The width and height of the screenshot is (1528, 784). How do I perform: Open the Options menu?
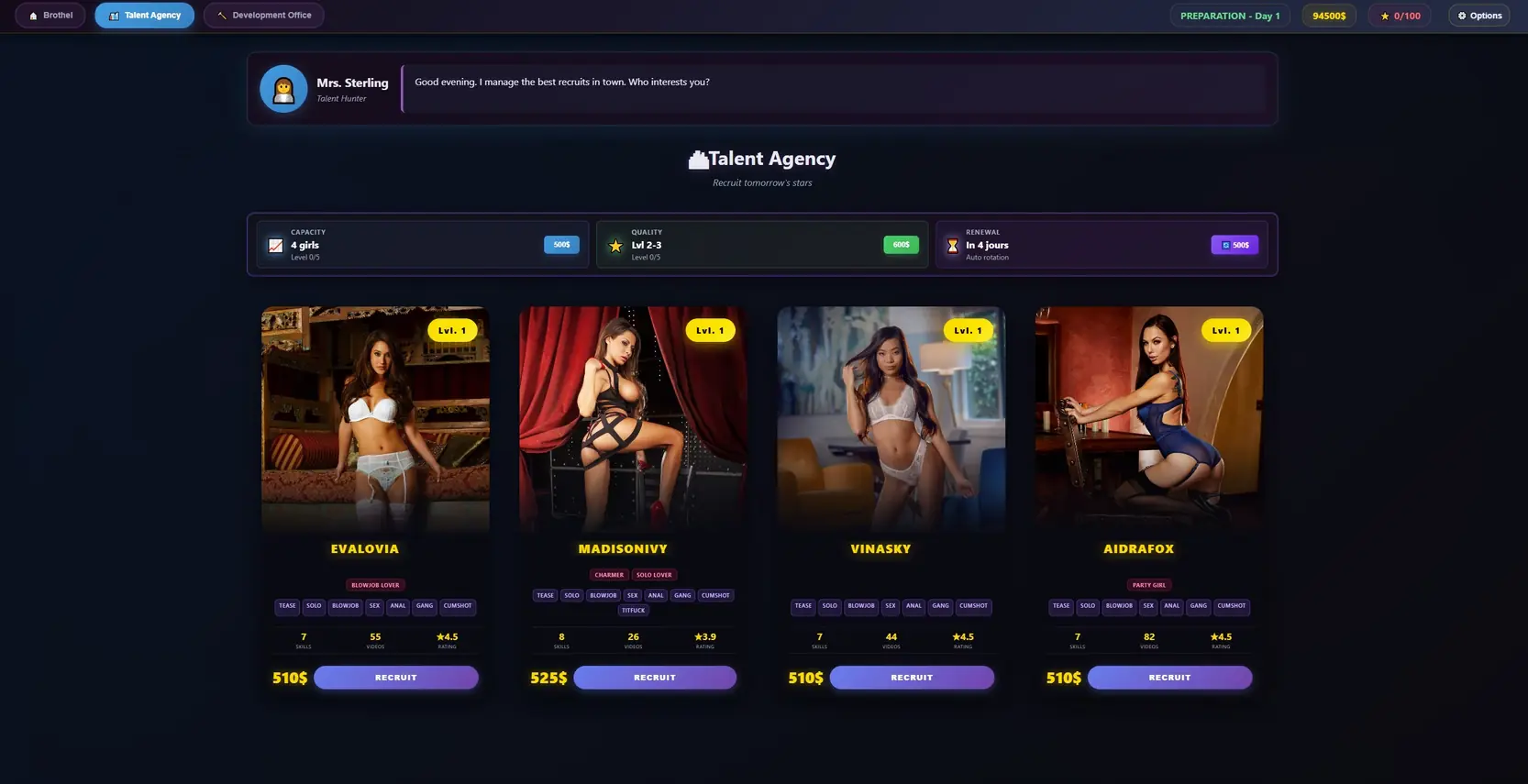[1478, 16]
